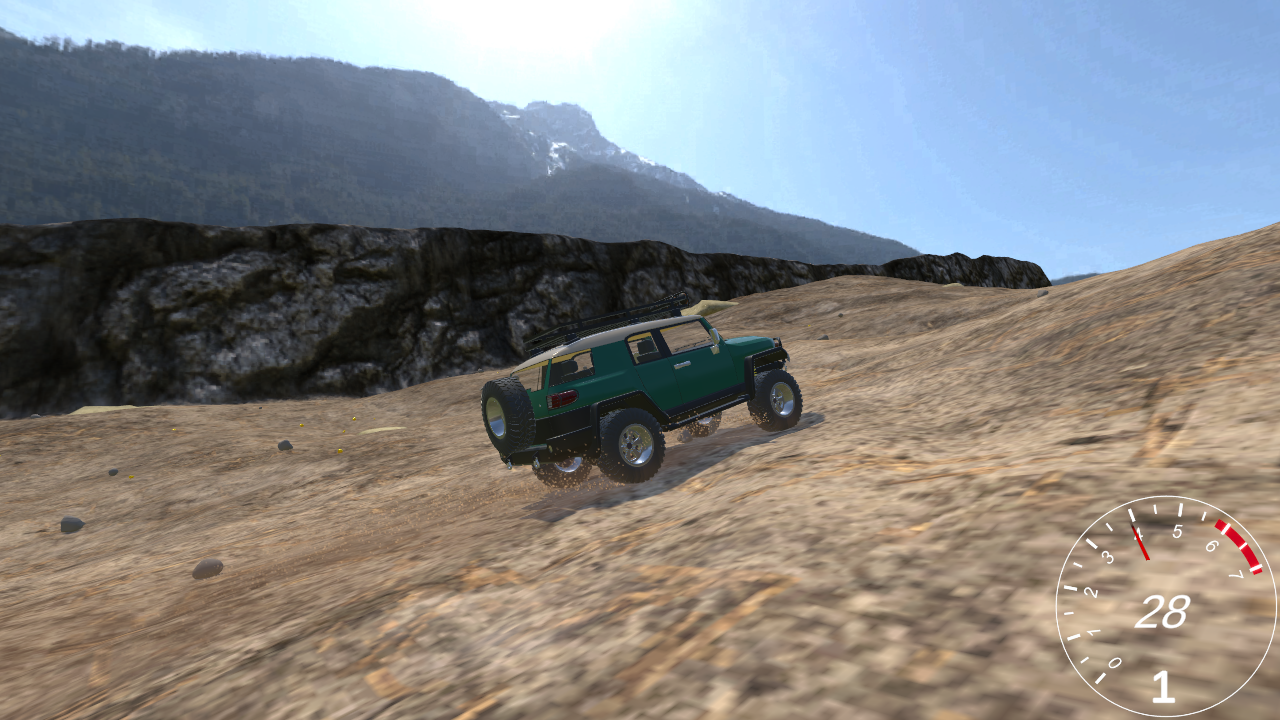Click the red rear taillight of the SUV
The image size is (1280, 720).
tap(563, 400)
